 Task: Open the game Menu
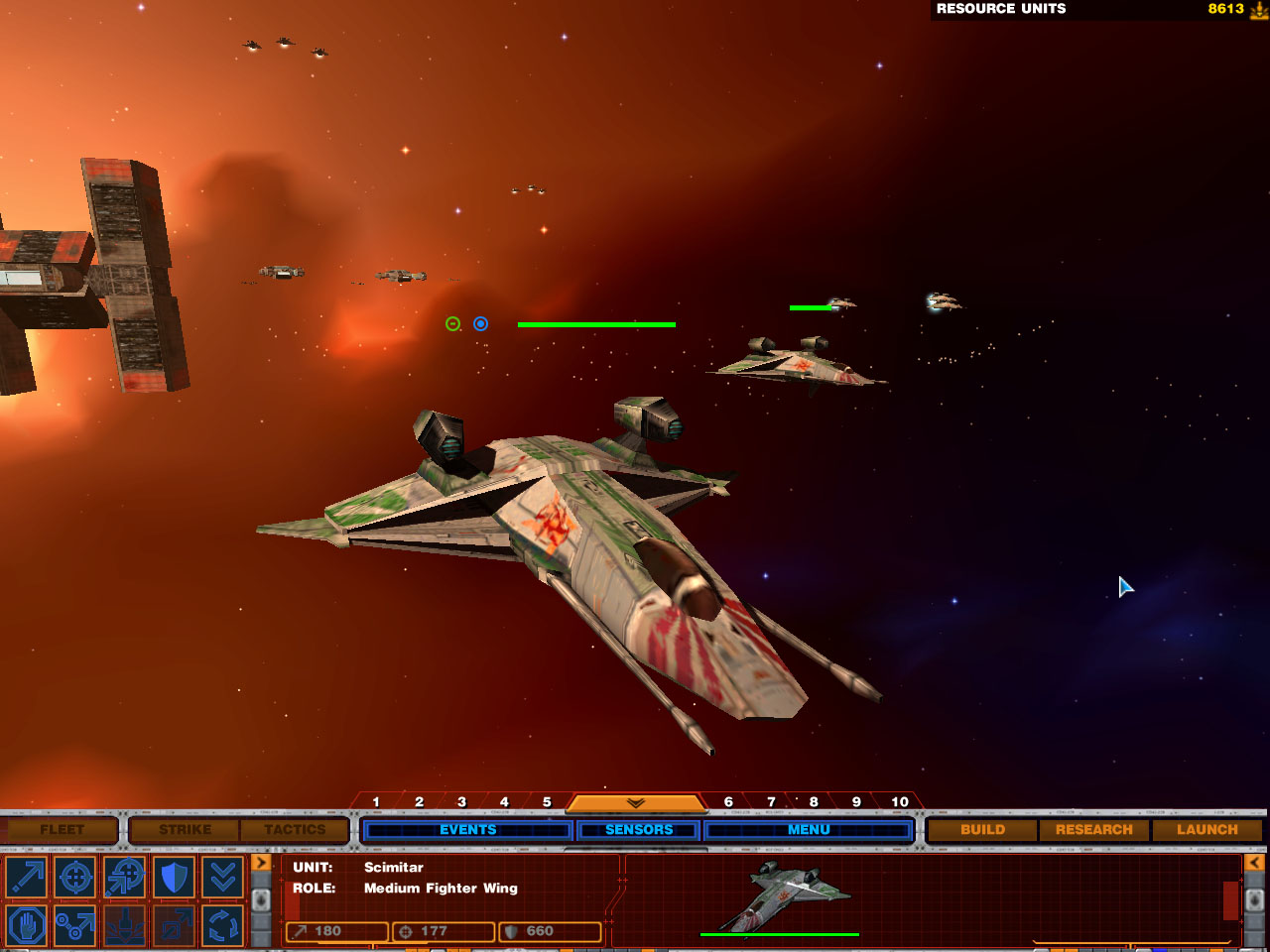coord(809,829)
